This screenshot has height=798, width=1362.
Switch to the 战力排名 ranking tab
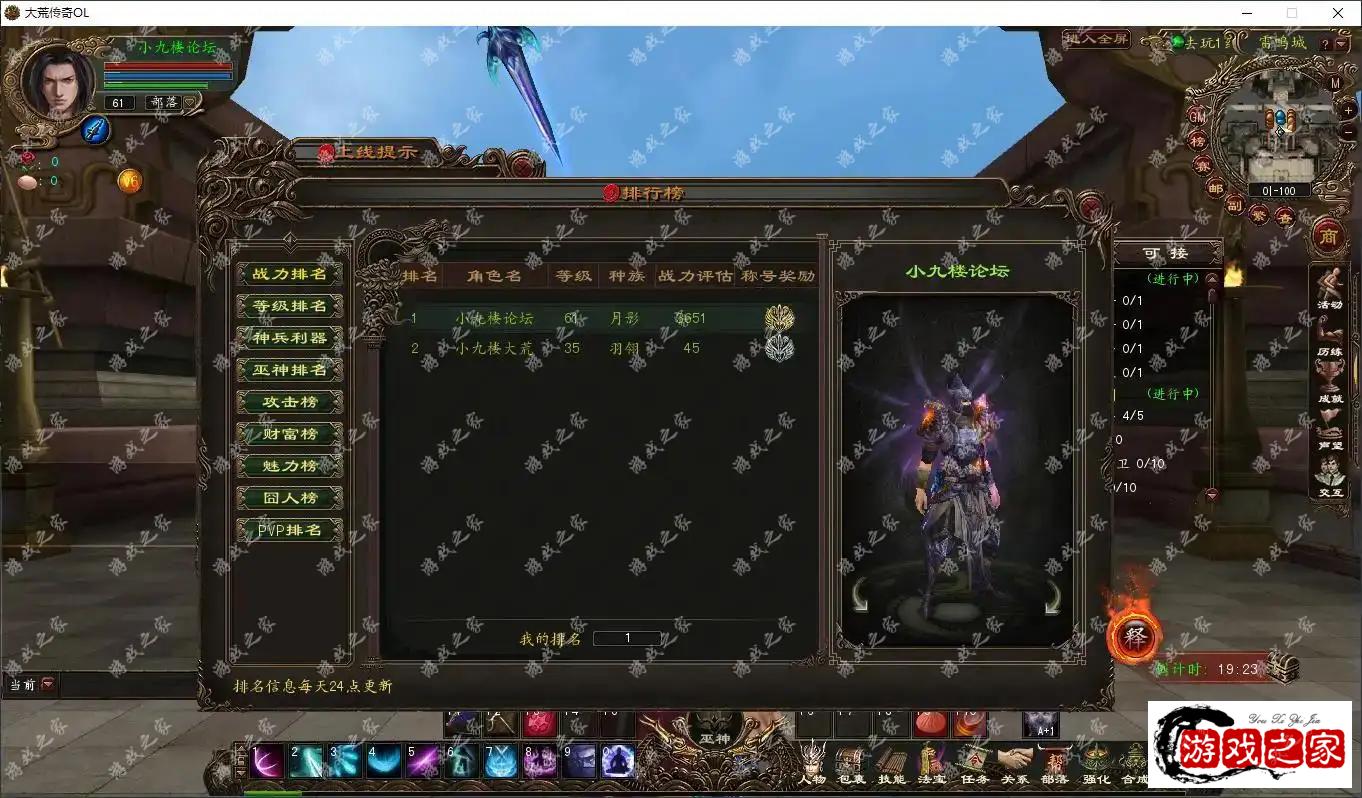[289, 274]
